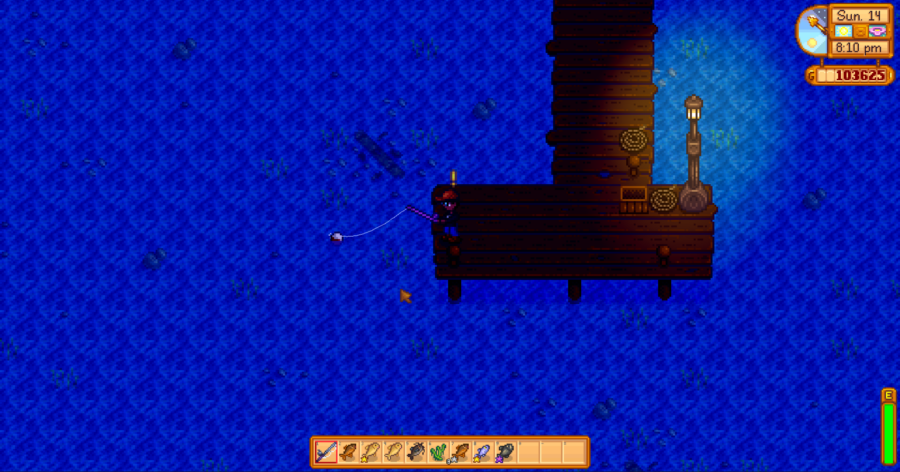900x472 pixels.
Task: Choose the dark crab in the hotbar
Action: [416, 452]
